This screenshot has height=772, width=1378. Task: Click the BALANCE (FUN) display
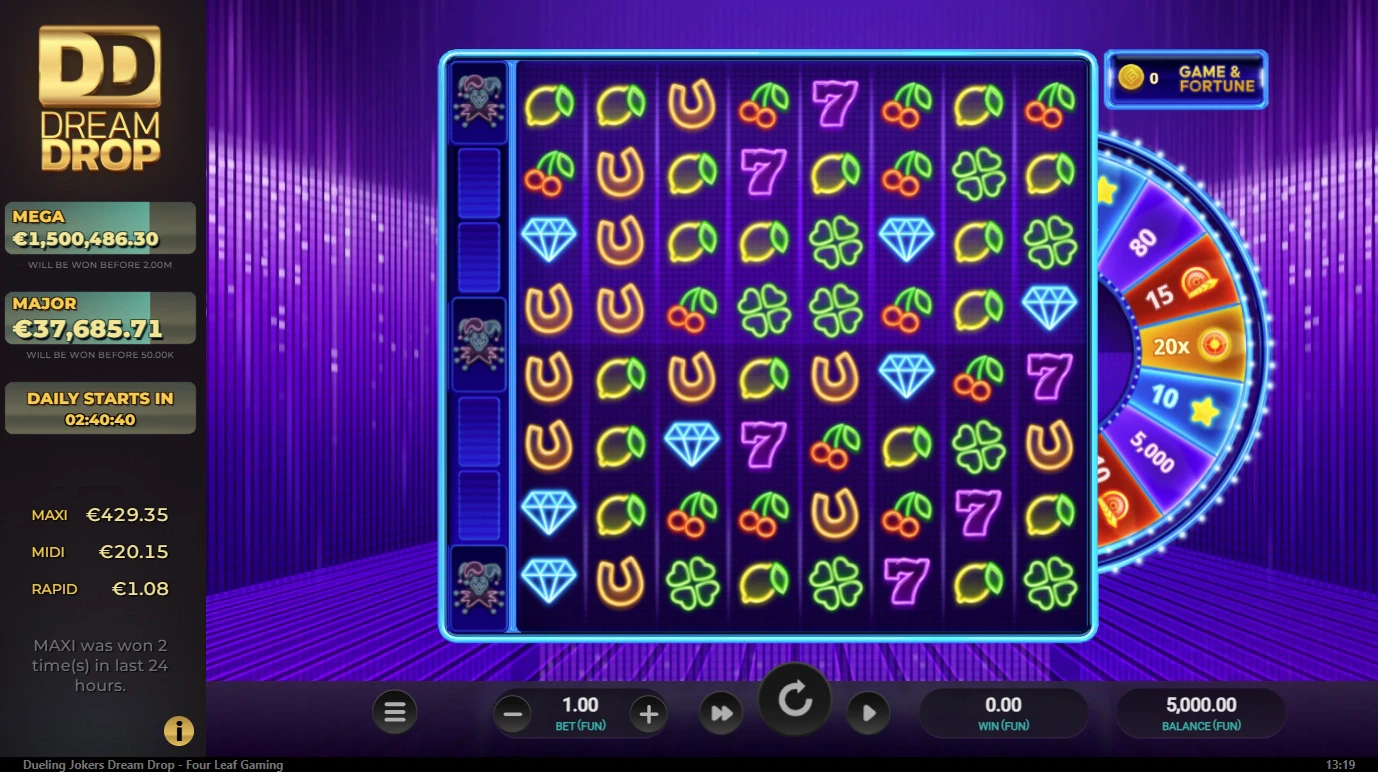pos(1201,712)
